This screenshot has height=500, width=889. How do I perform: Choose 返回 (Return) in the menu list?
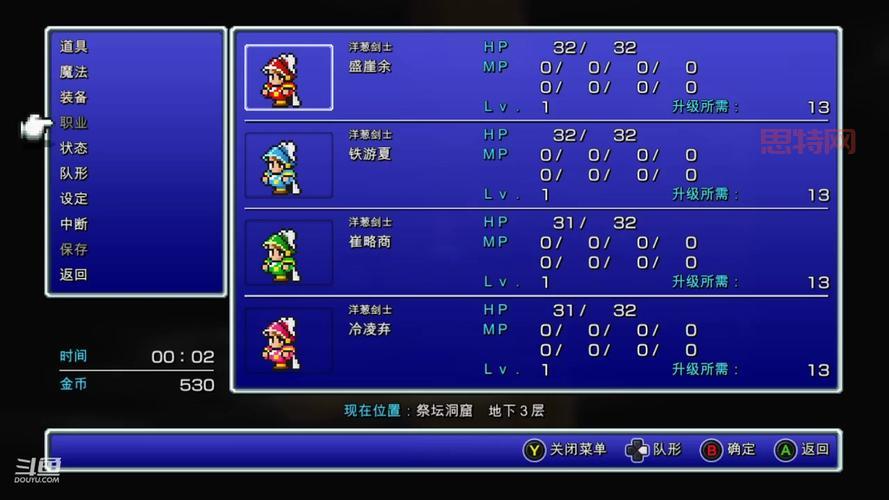click(x=74, y=274)
